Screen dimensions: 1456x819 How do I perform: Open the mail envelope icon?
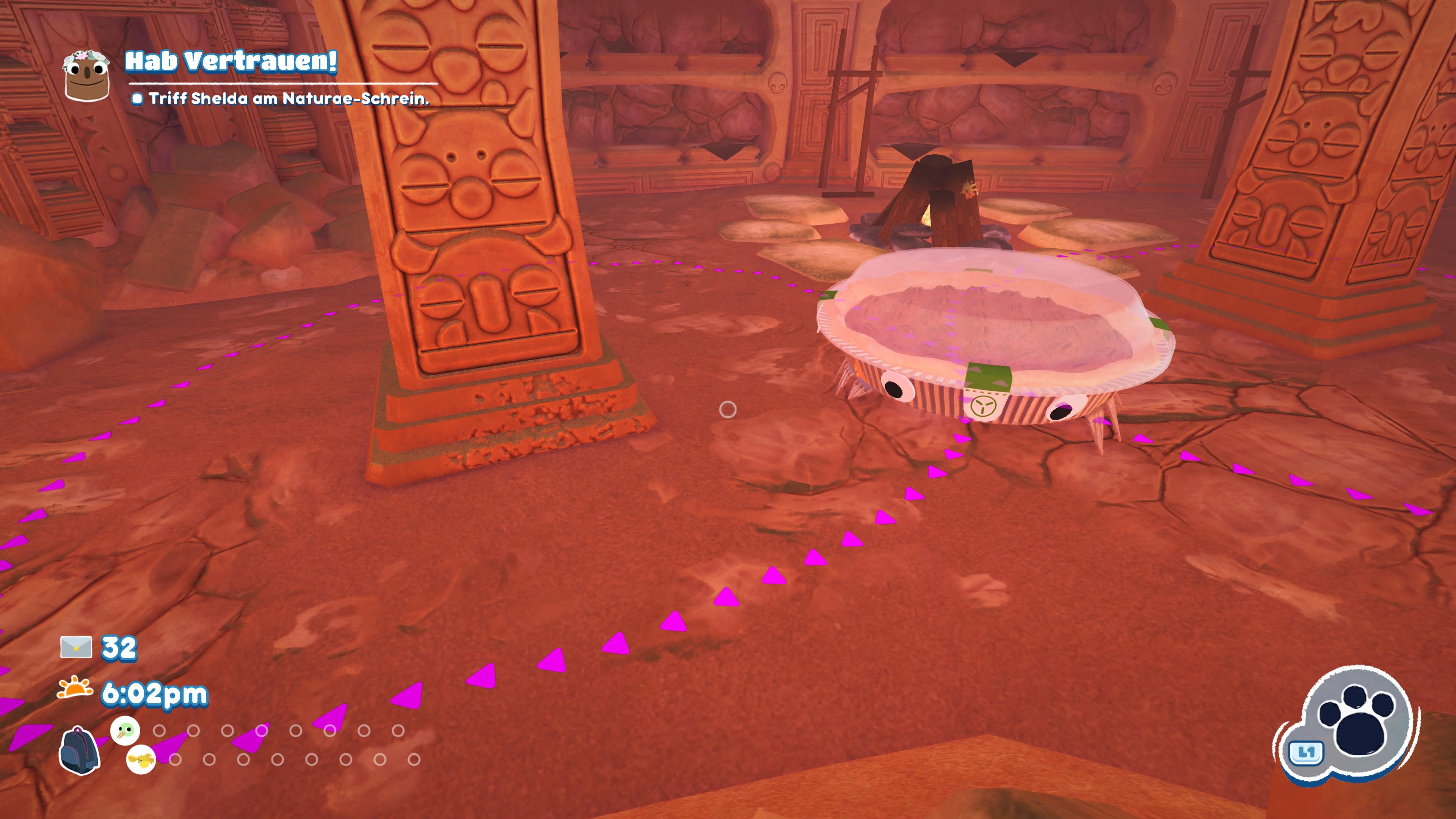tap(76, 647)
